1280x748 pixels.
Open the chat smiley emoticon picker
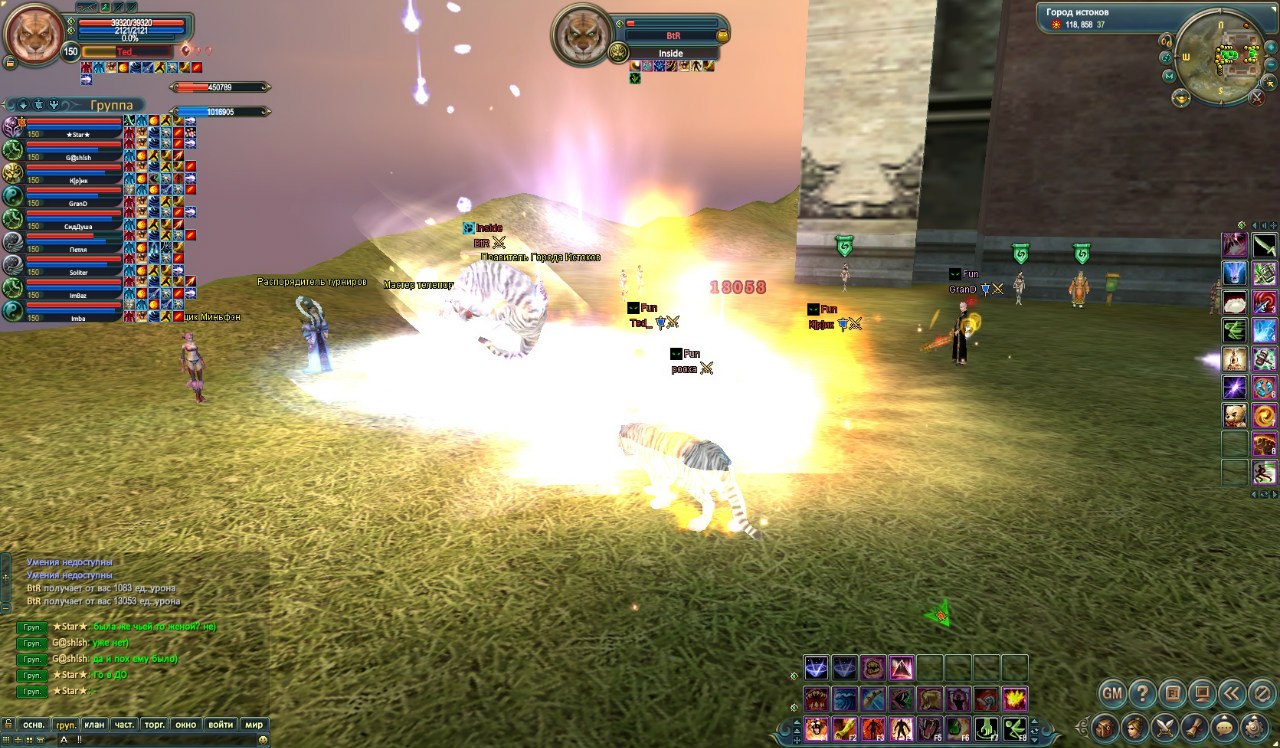click(262, 739)
